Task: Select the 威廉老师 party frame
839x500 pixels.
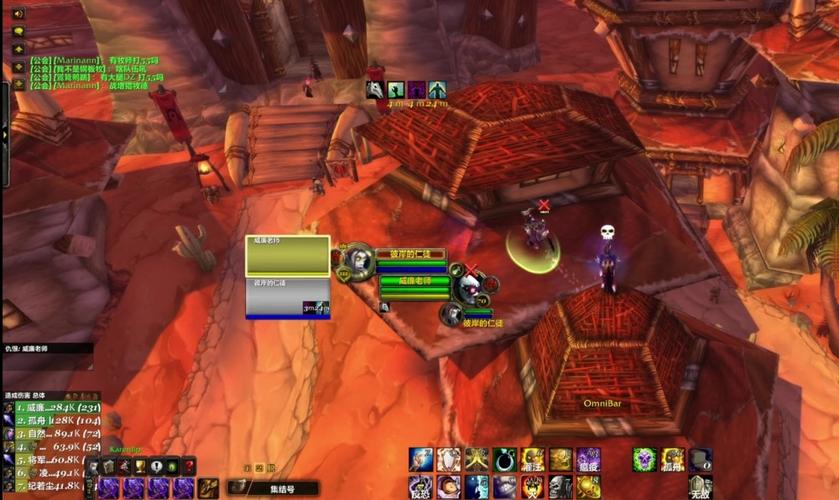Action: click(x=287, y=255)
